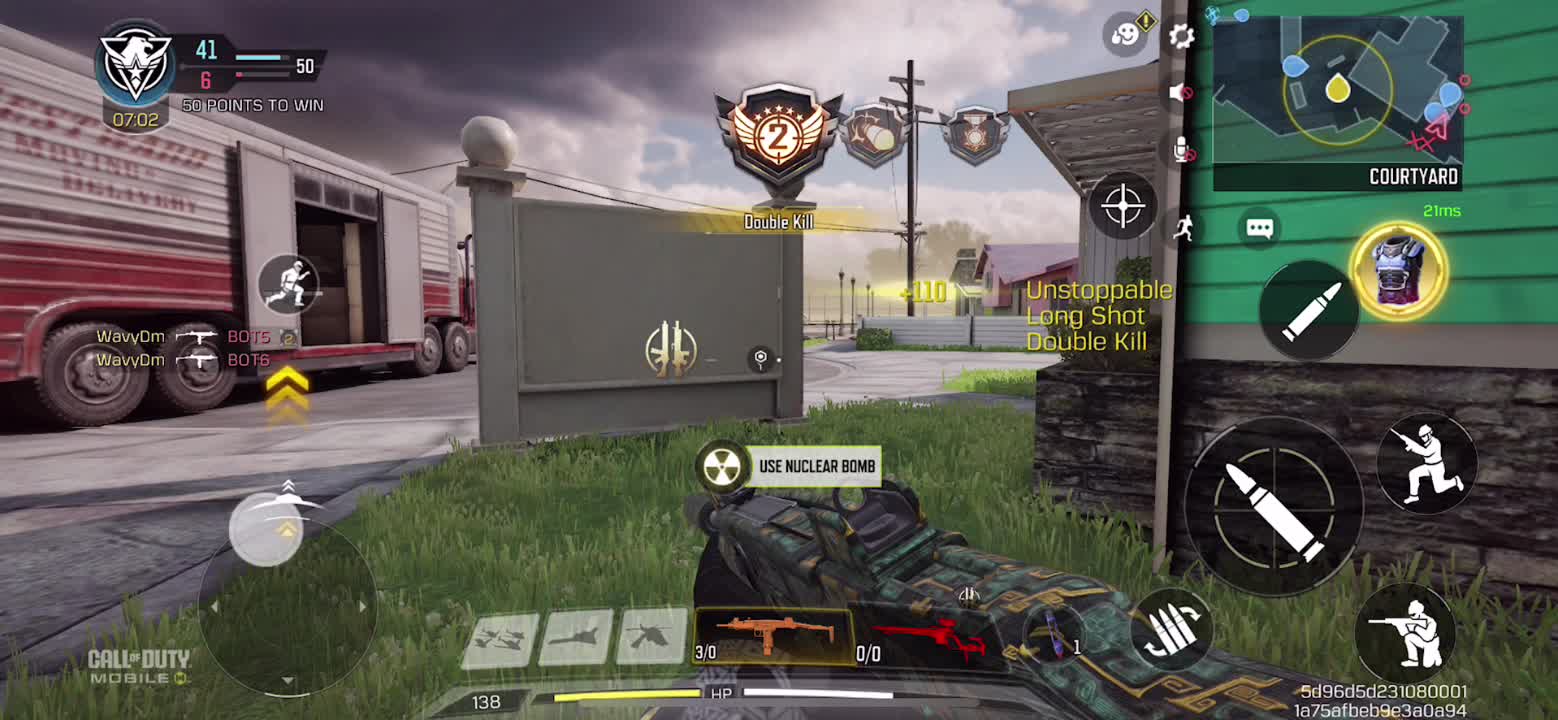Tap the large bullet fire button

coord(1273,507)
